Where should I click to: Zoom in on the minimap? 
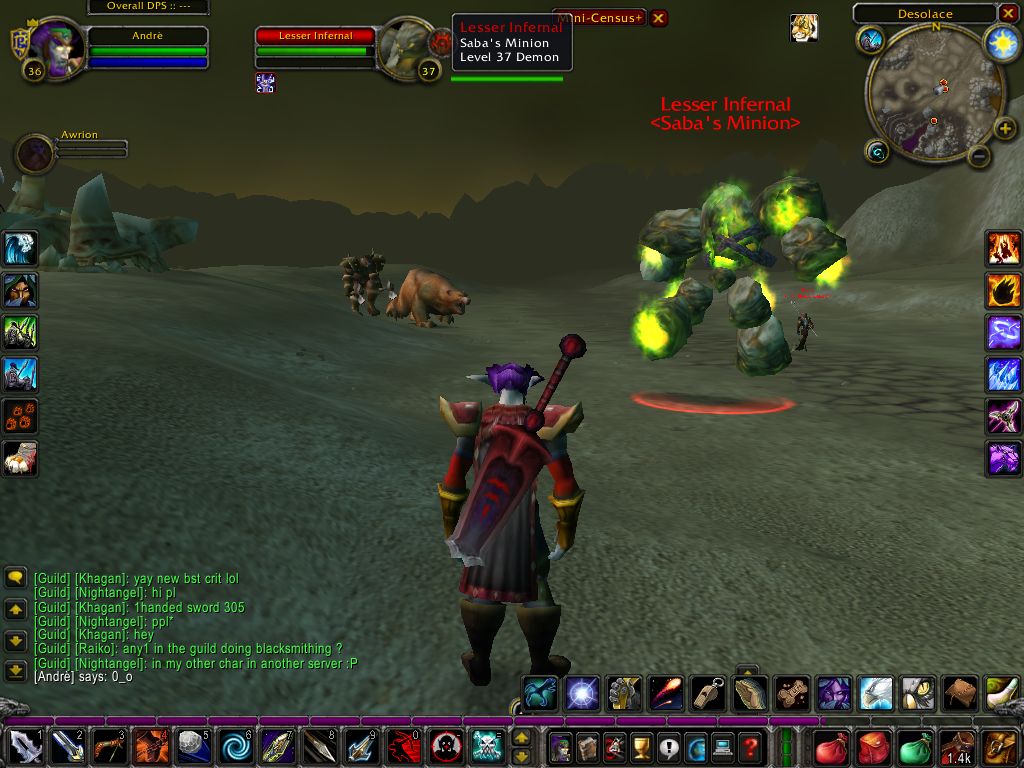click(1006, 130)
